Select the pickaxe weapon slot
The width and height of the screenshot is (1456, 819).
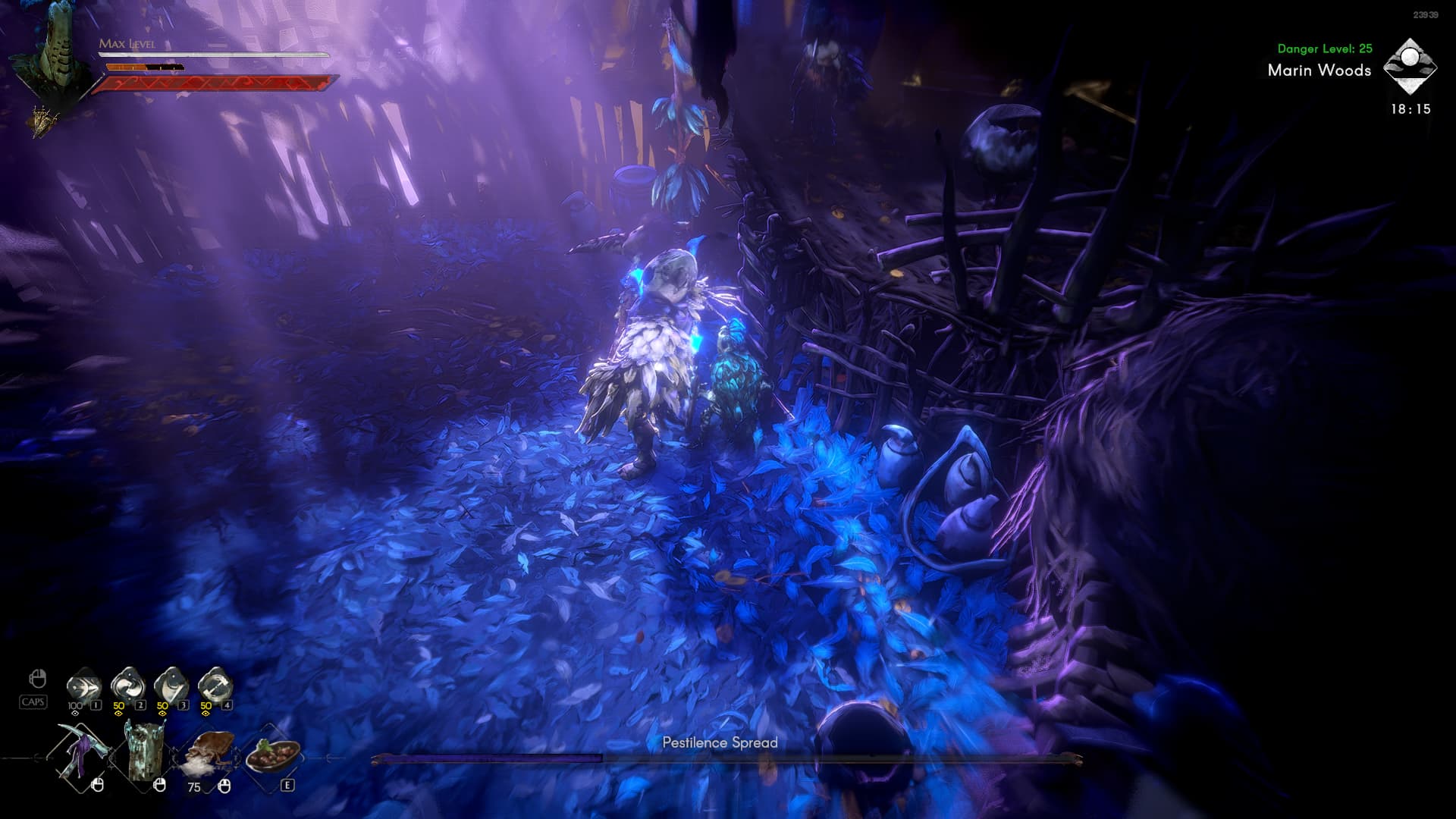(x=80, y=754)
